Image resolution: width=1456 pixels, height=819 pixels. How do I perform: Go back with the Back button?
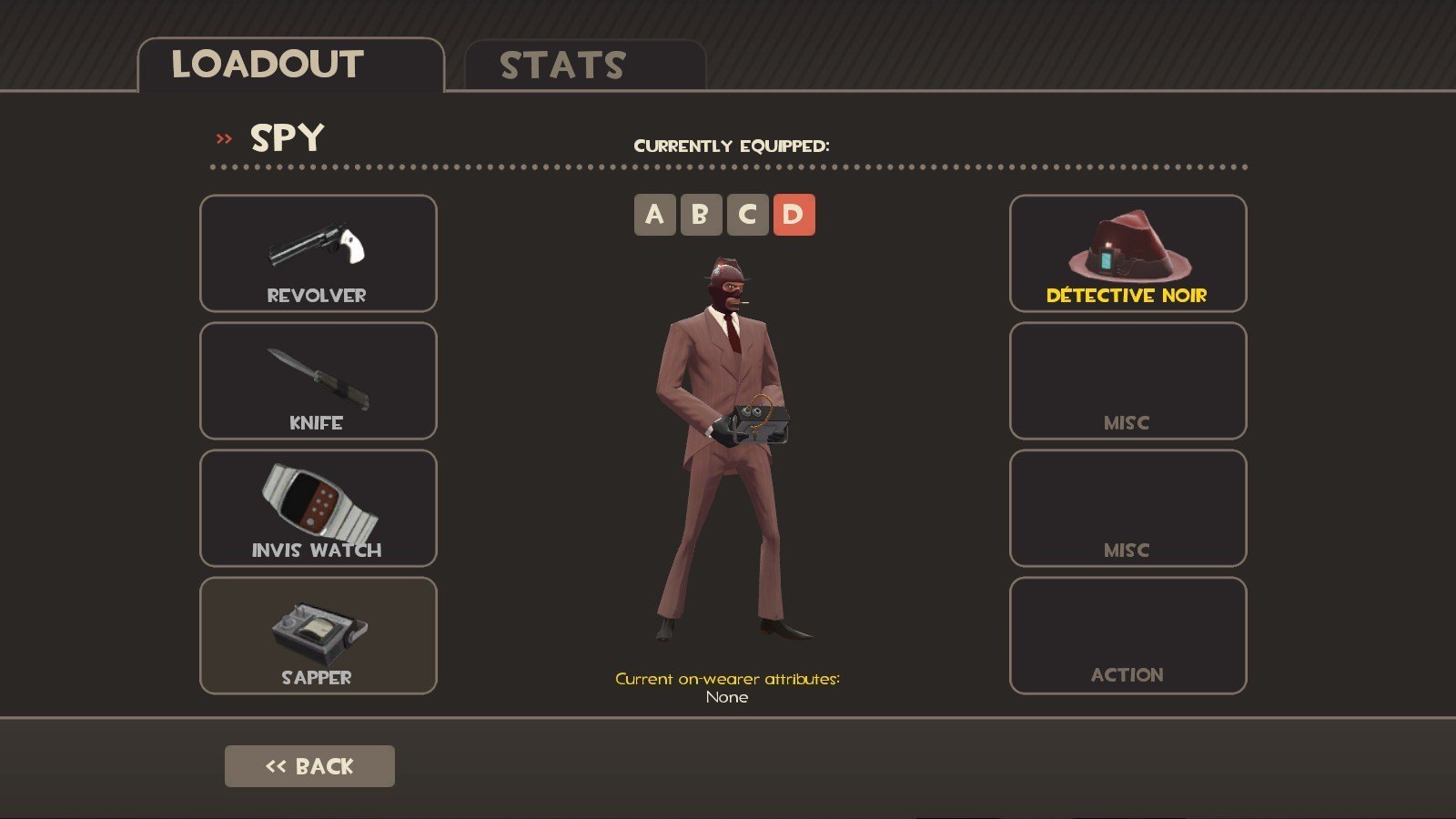point(309,766)
